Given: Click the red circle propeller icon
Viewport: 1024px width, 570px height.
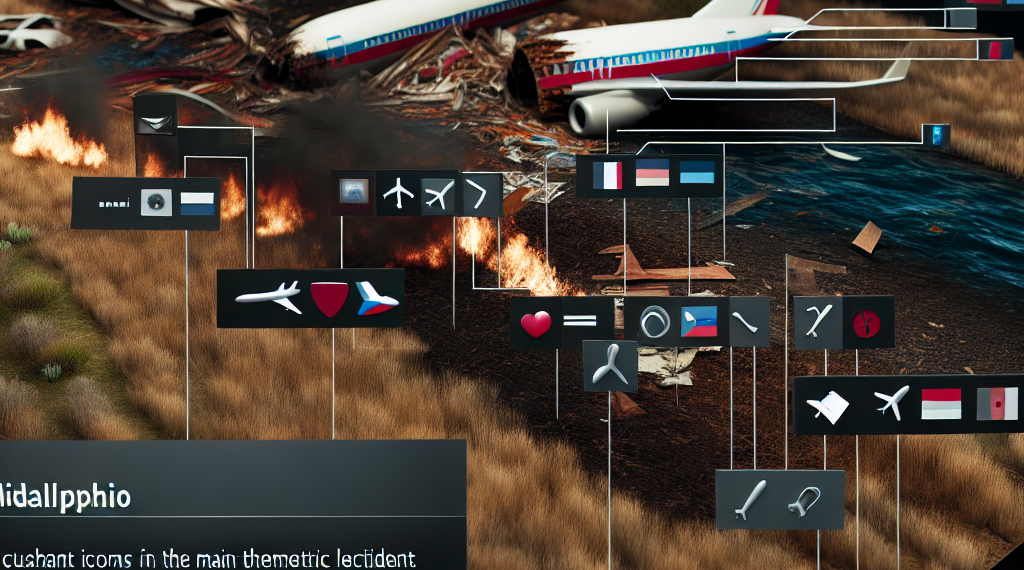Looking at the screenshot, I should pyautogui.click(x=862, y=322).
